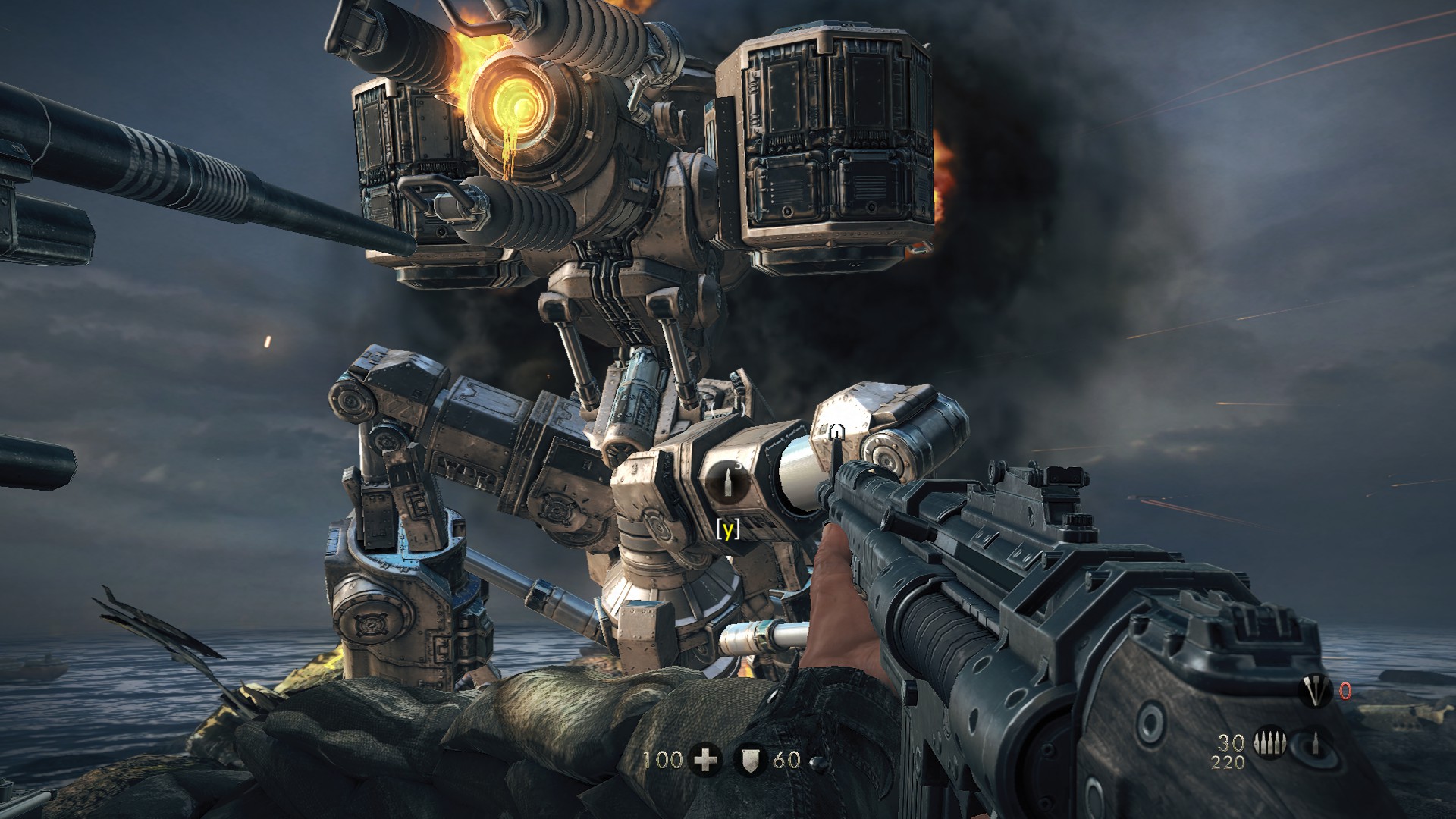
Task: Click the dot icon right of armor value
Action: coord(818,761)
